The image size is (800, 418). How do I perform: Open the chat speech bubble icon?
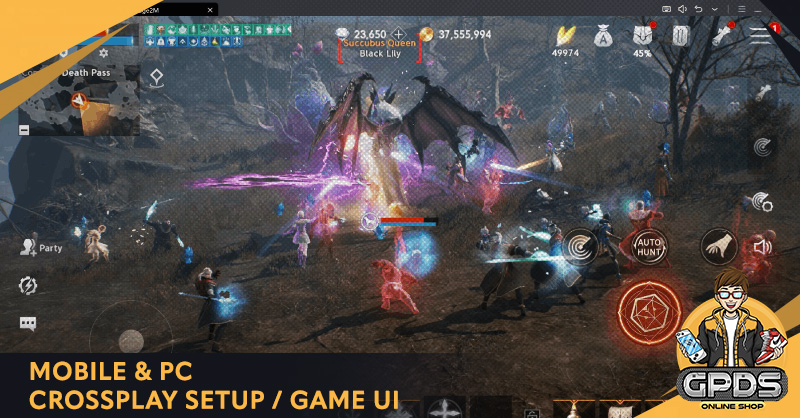tap(28, 323)
